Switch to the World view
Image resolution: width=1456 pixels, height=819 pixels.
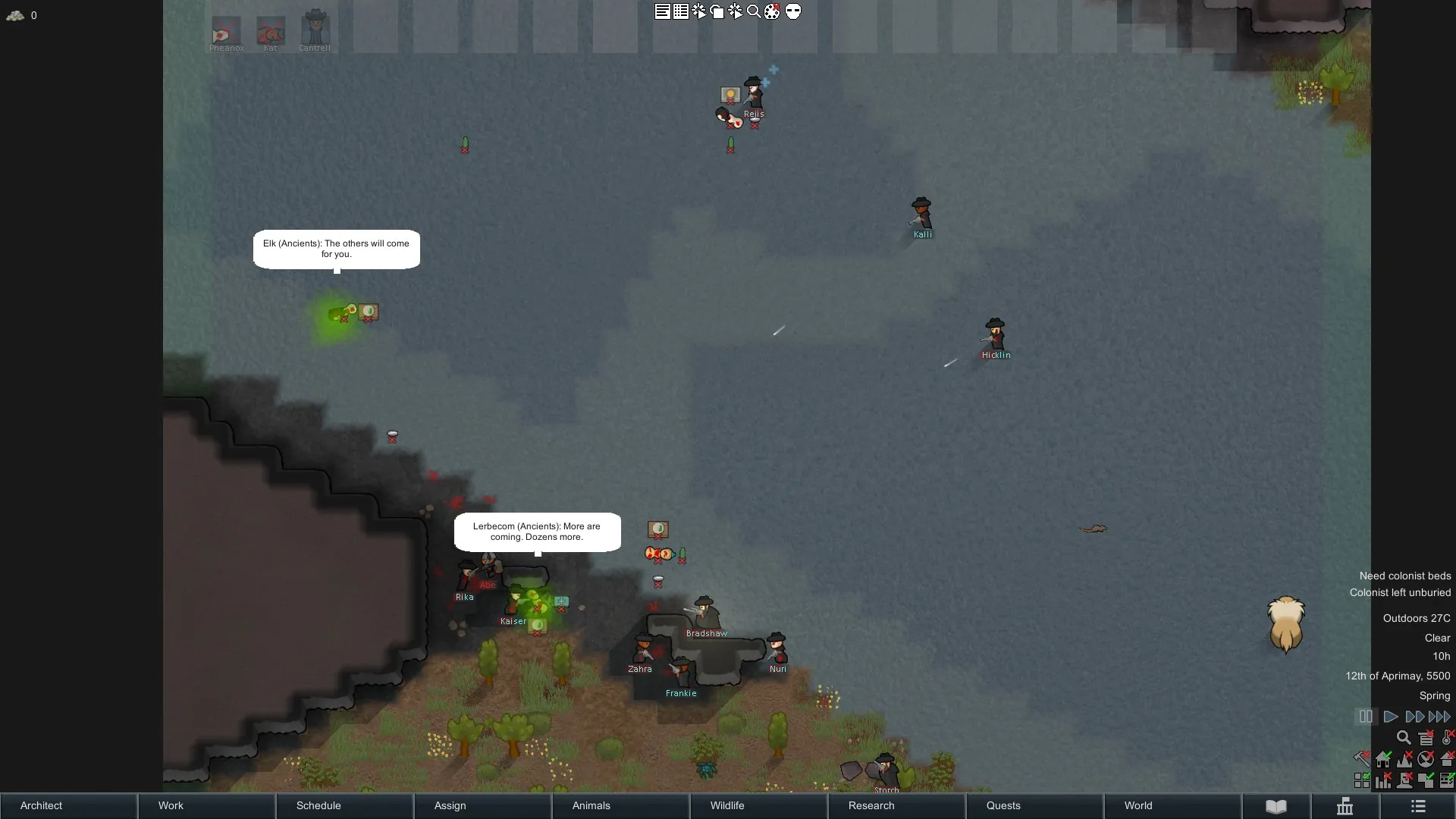point(1172,805)
